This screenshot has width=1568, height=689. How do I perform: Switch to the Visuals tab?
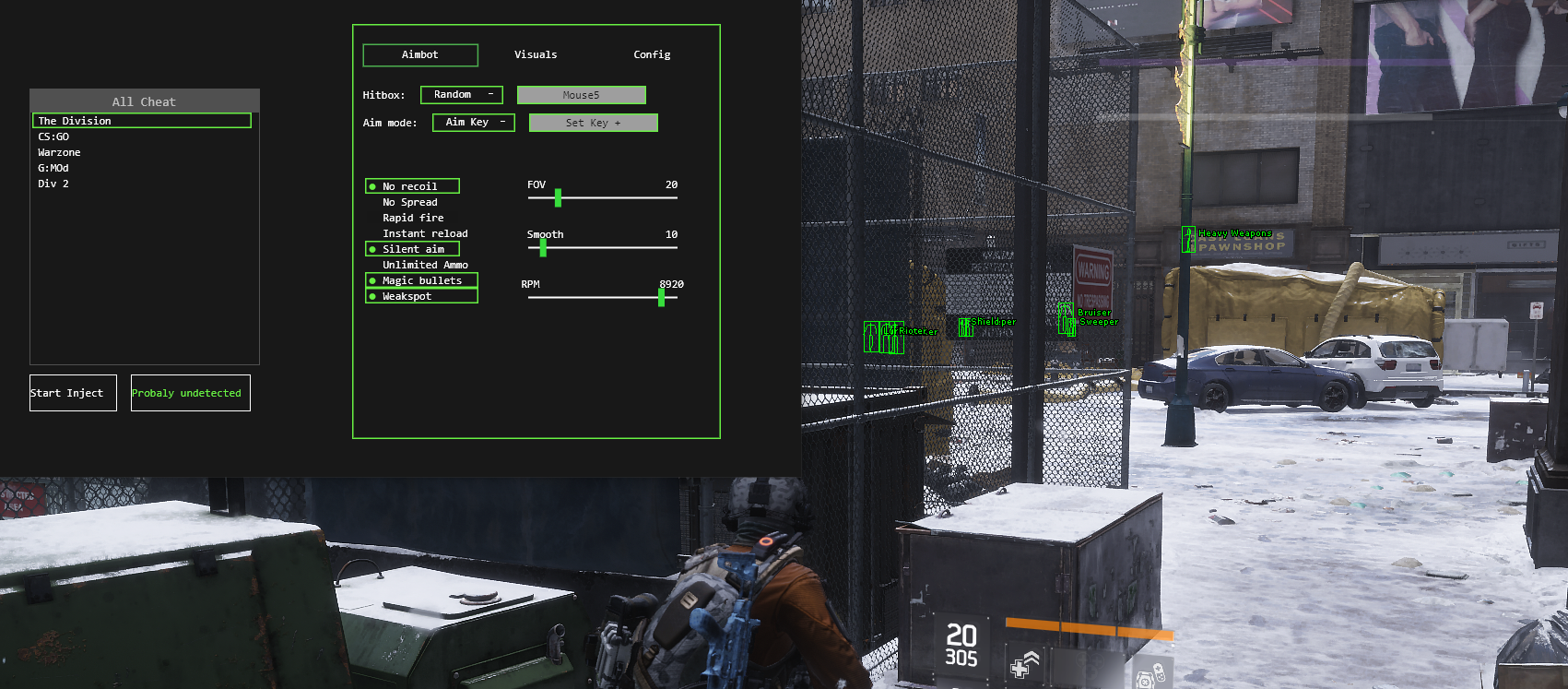[536, 55]
